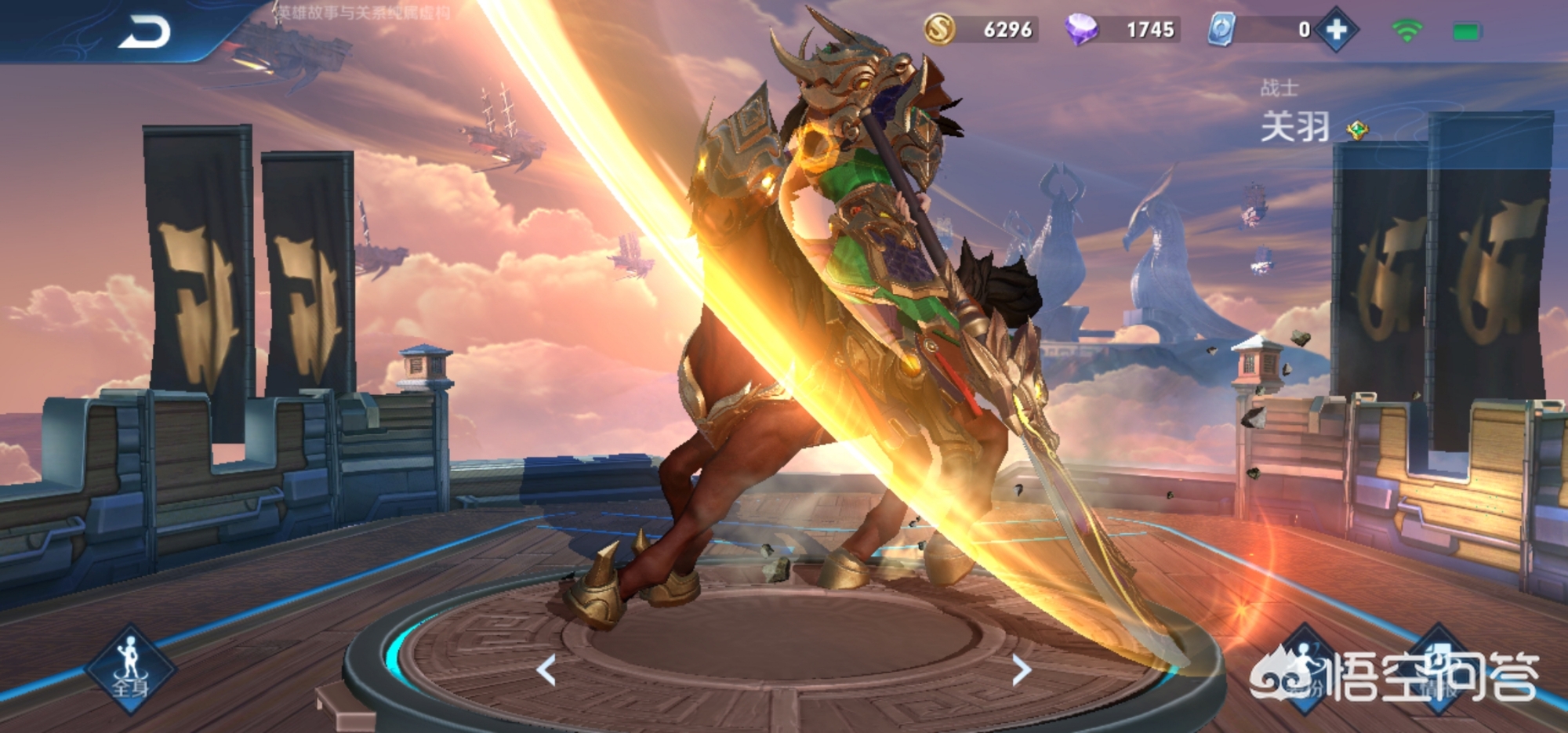Open the 情报 hero info button
The height and width of the screenshot is (733, 1568).
point(1439,669)
